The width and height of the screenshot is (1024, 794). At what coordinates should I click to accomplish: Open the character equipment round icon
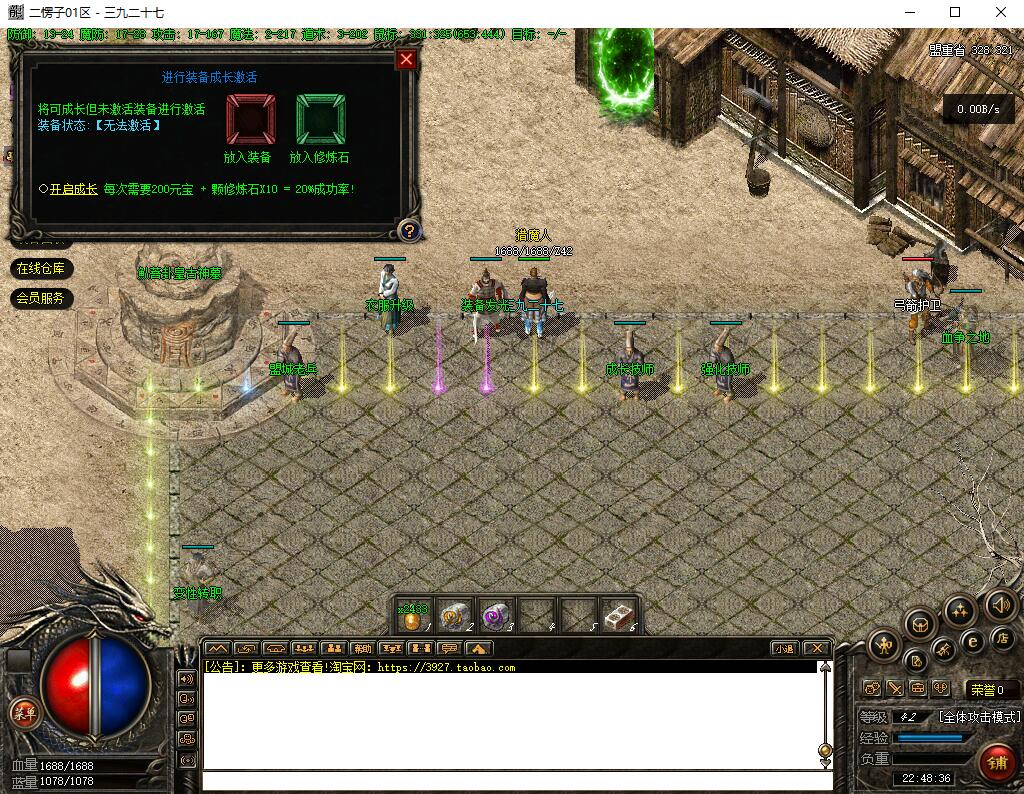pos(884,646)
